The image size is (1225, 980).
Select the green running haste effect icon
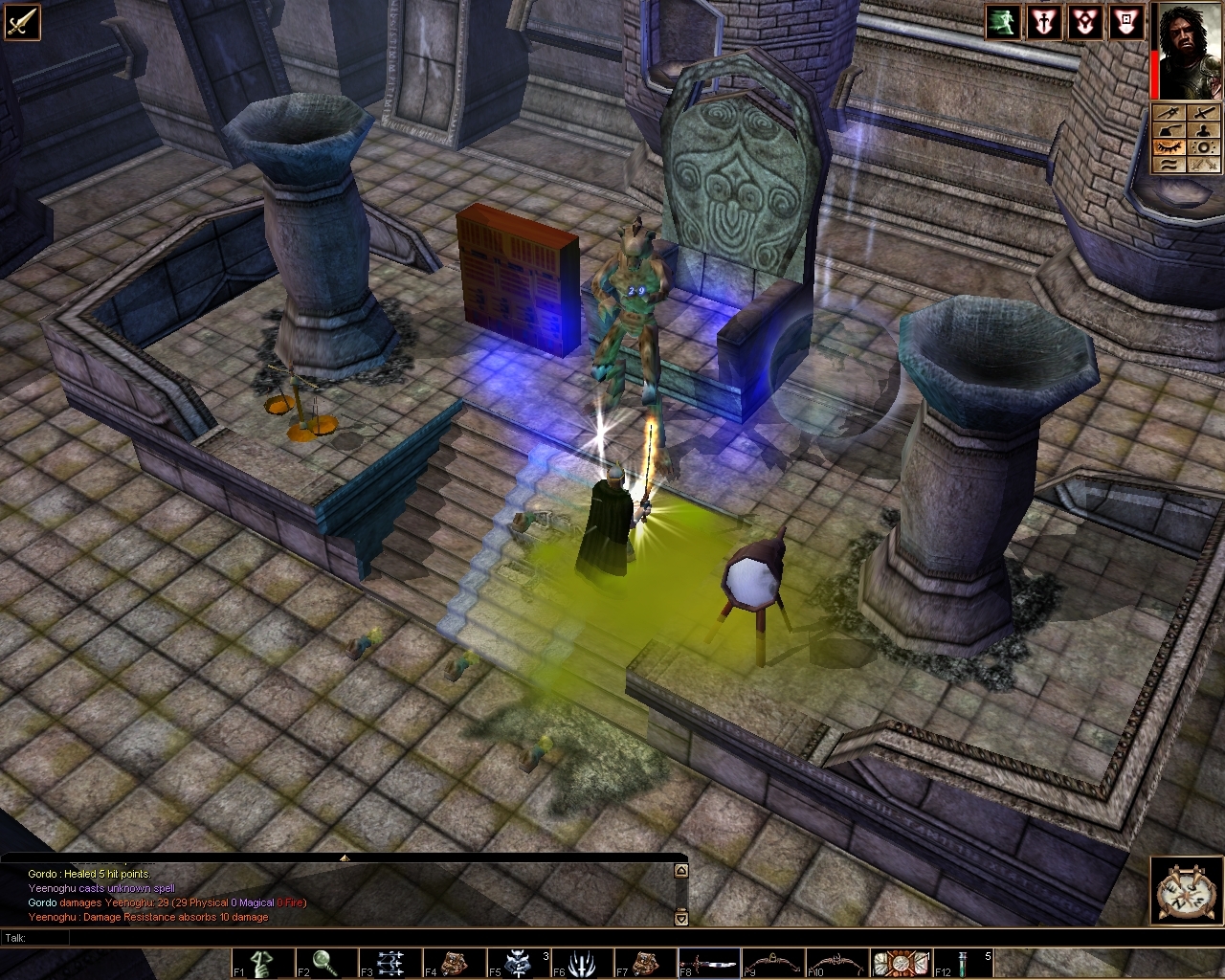click(x=1003, y=21)
